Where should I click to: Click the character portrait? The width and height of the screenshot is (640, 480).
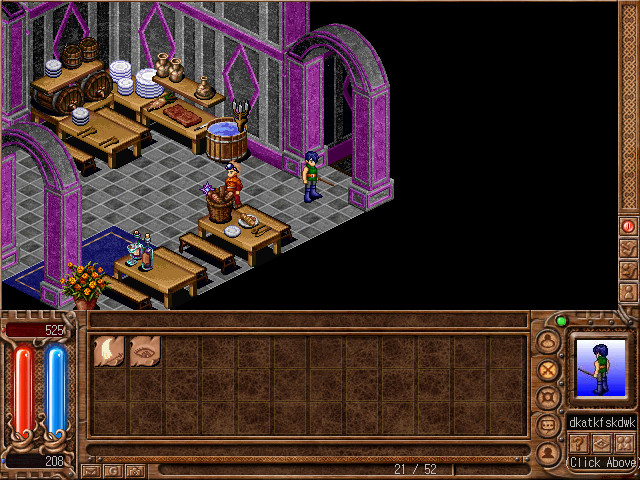(x=600, y=366)
